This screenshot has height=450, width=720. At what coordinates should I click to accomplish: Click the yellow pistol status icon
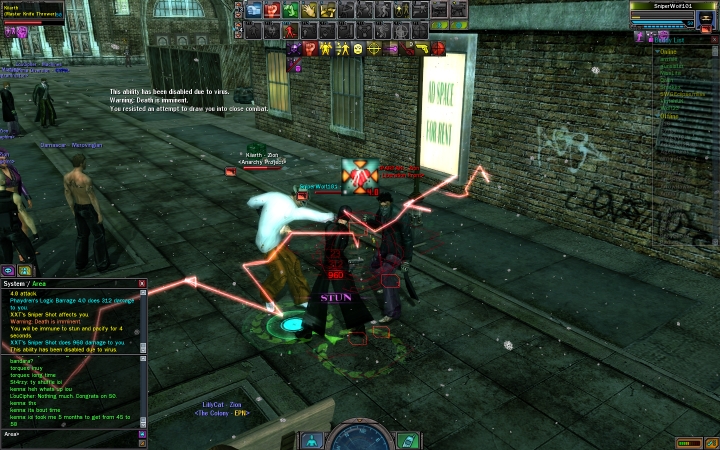423,47
